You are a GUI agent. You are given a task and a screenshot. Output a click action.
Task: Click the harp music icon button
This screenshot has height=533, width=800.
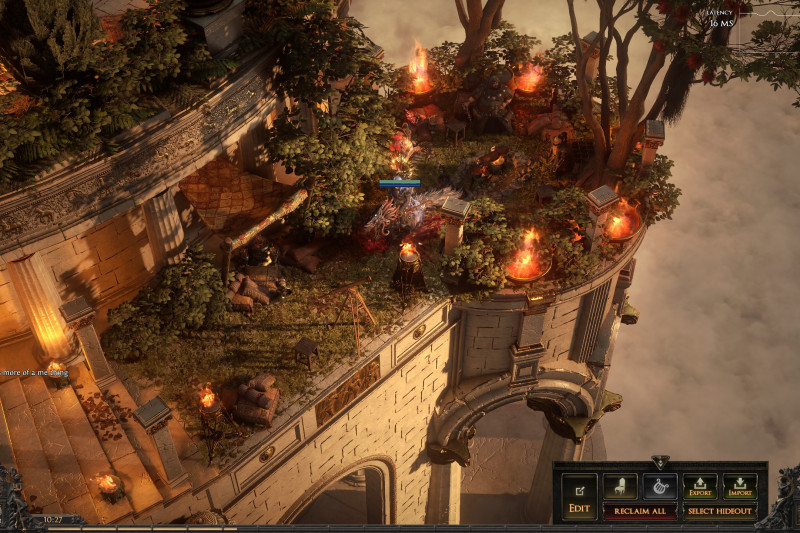tap(660, 487)
